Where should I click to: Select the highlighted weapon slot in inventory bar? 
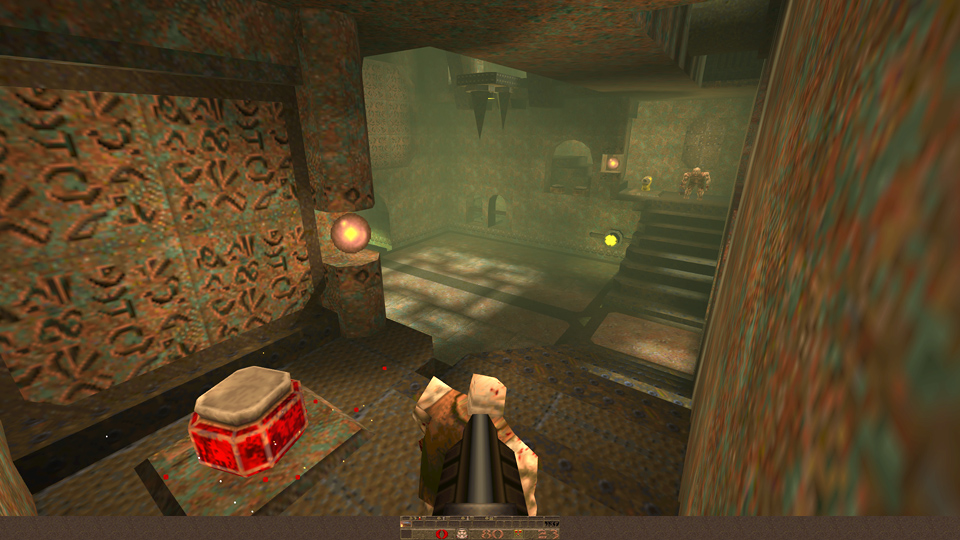point(406,524)
